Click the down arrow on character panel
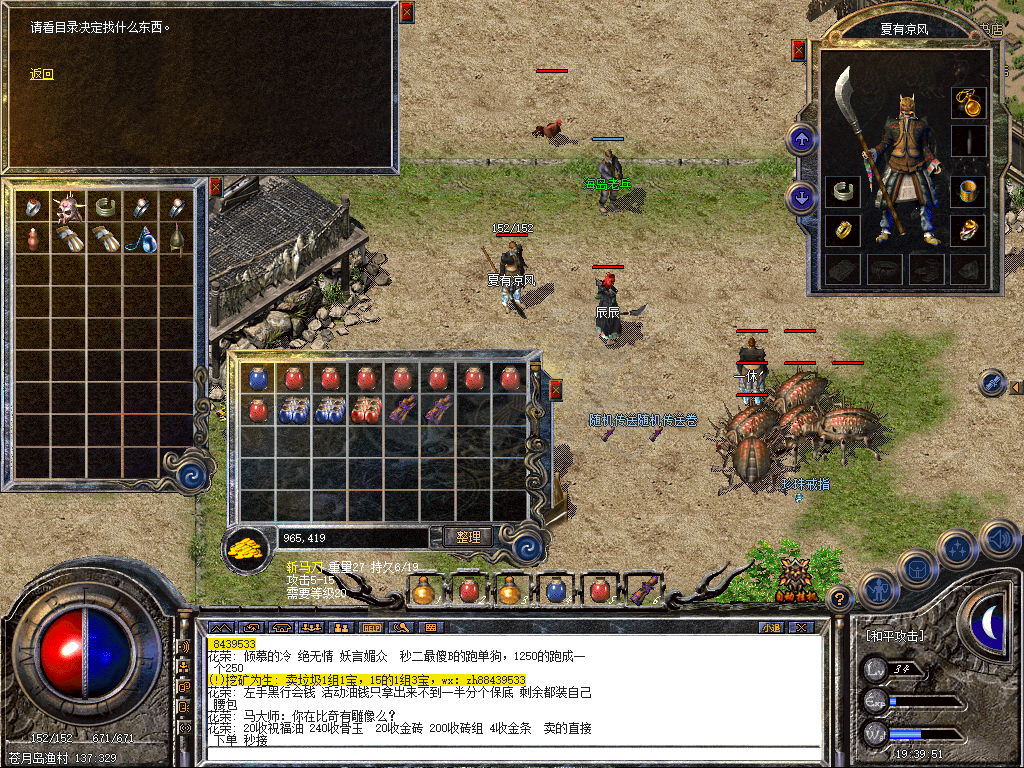 [x=801, y=197]
